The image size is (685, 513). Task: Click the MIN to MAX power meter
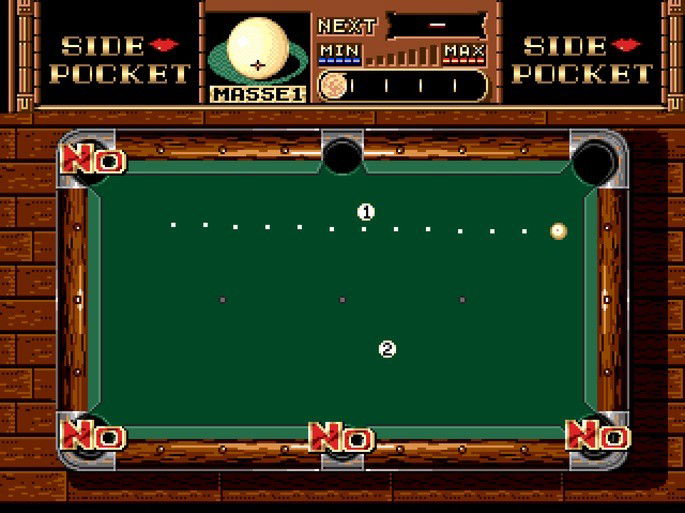pyautogui.click(x=402, y=54)
